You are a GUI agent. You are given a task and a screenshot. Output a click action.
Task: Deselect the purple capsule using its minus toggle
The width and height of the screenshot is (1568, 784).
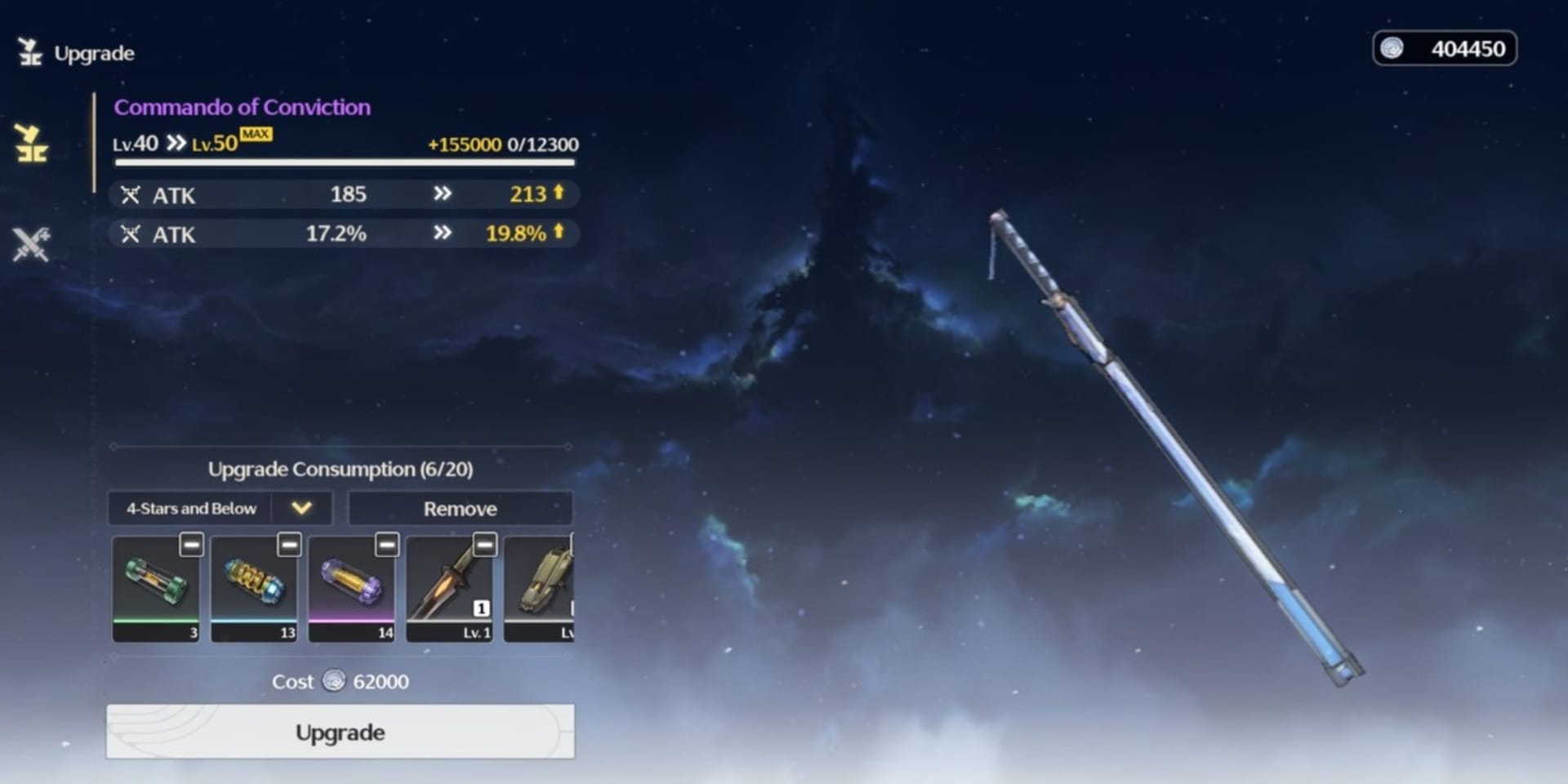(x=387, y=544)
